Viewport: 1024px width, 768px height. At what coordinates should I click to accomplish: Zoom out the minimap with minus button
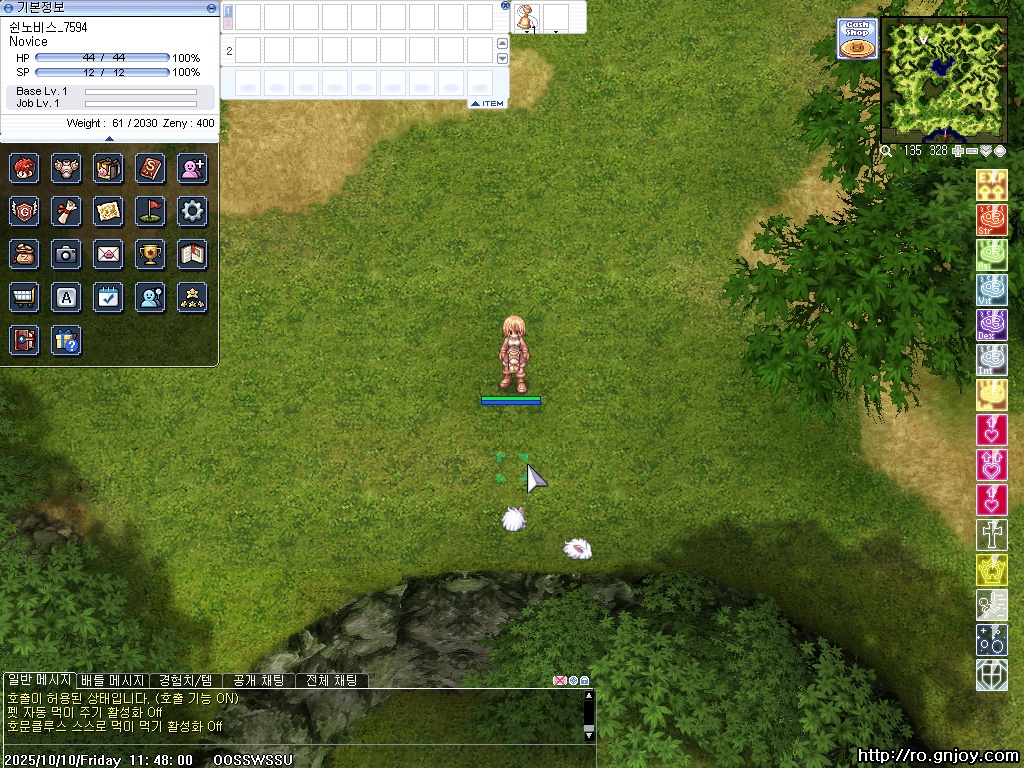point(971,151)
